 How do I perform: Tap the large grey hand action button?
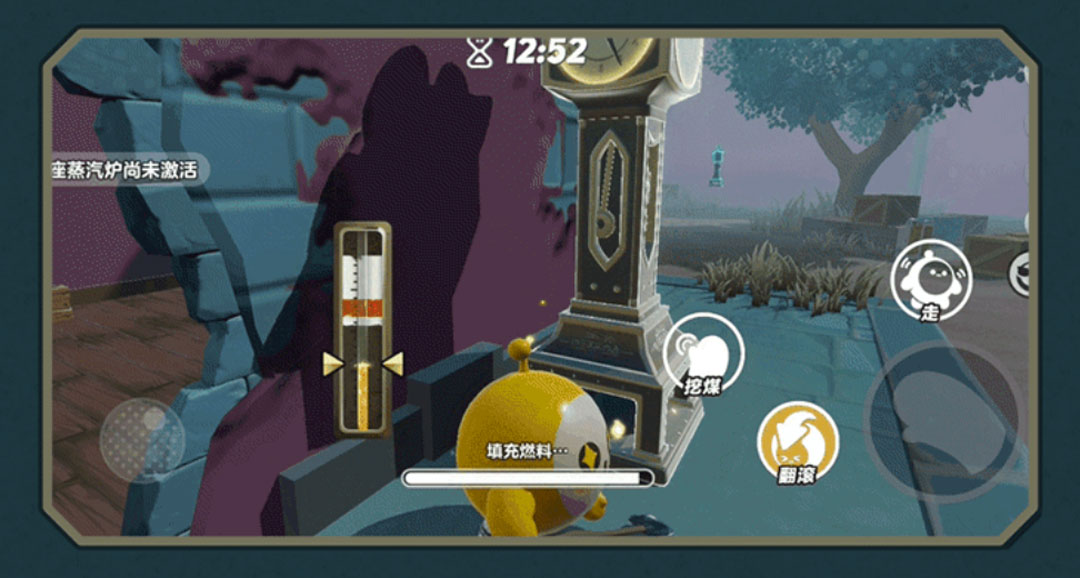[x=942, y=421]
